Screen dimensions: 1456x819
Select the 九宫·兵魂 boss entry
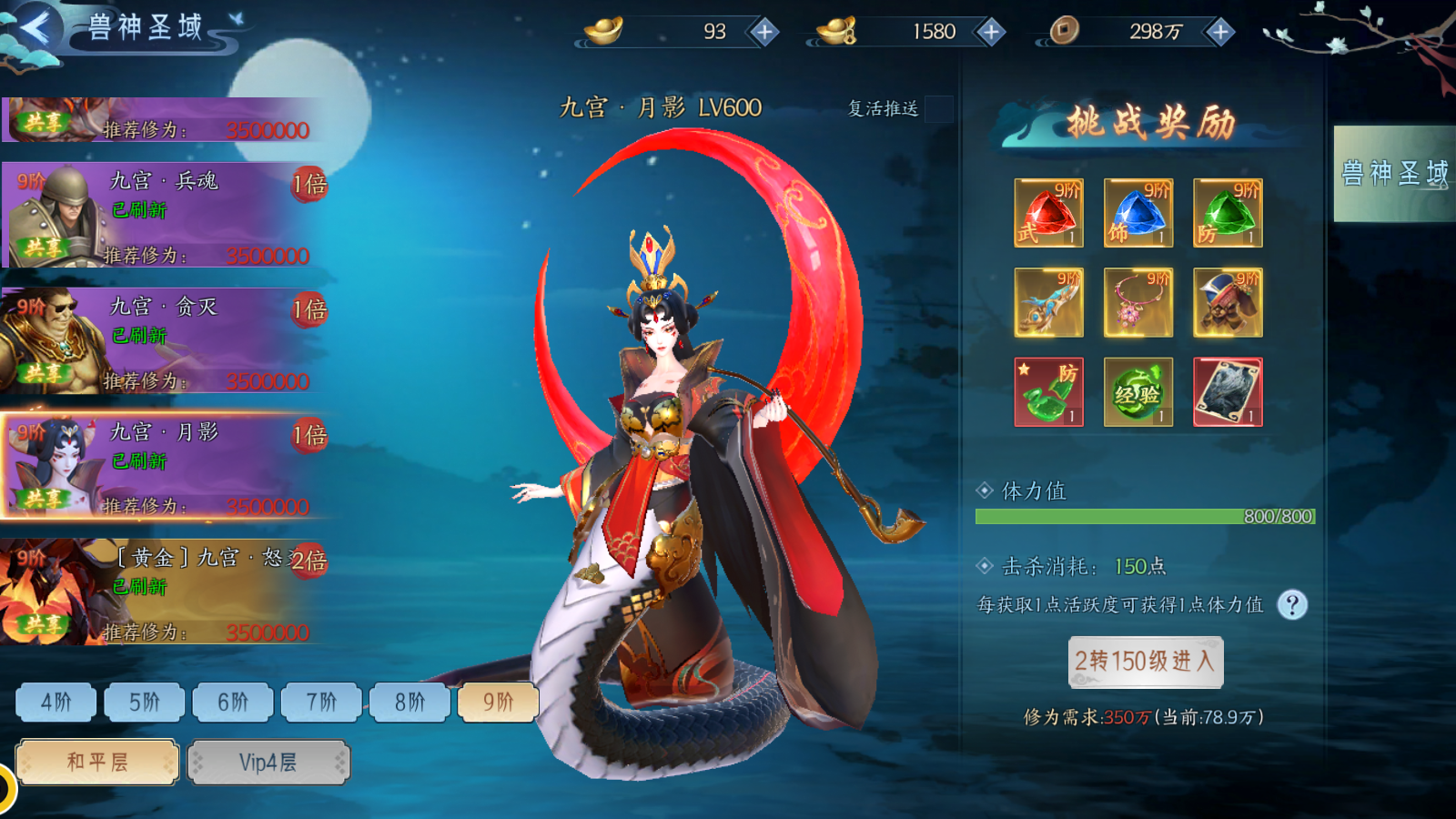164,216
